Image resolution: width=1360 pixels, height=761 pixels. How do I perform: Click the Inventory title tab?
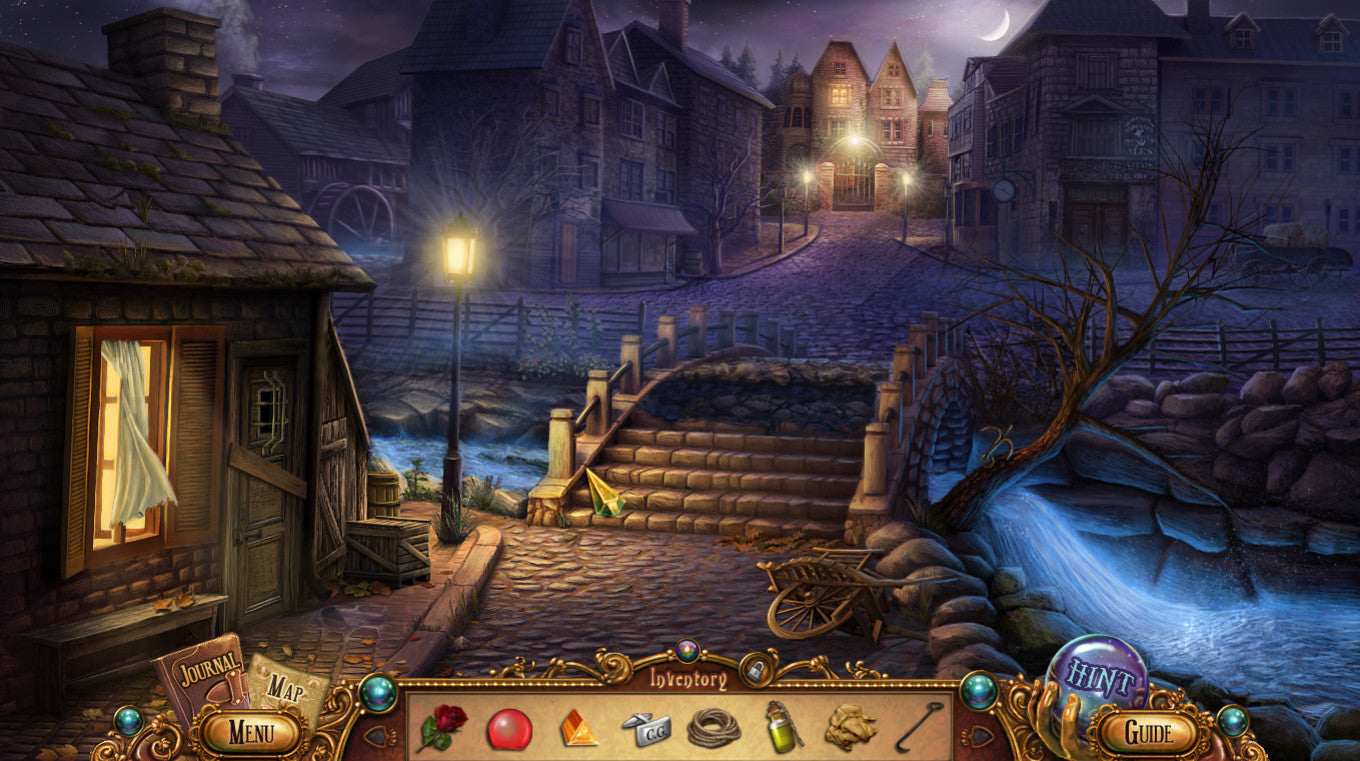pos(685,675)
